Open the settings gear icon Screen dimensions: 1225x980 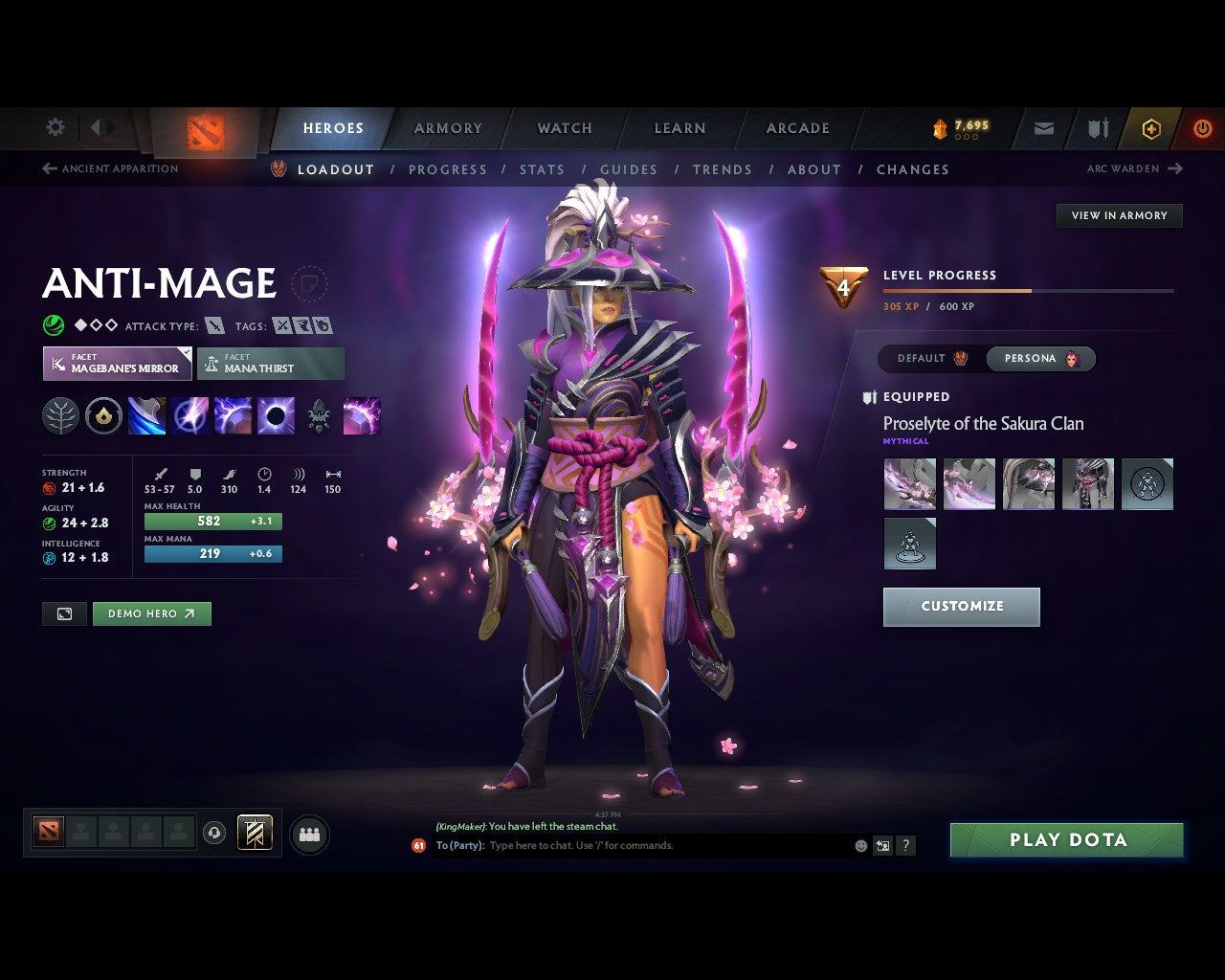(x=56, y=127)
